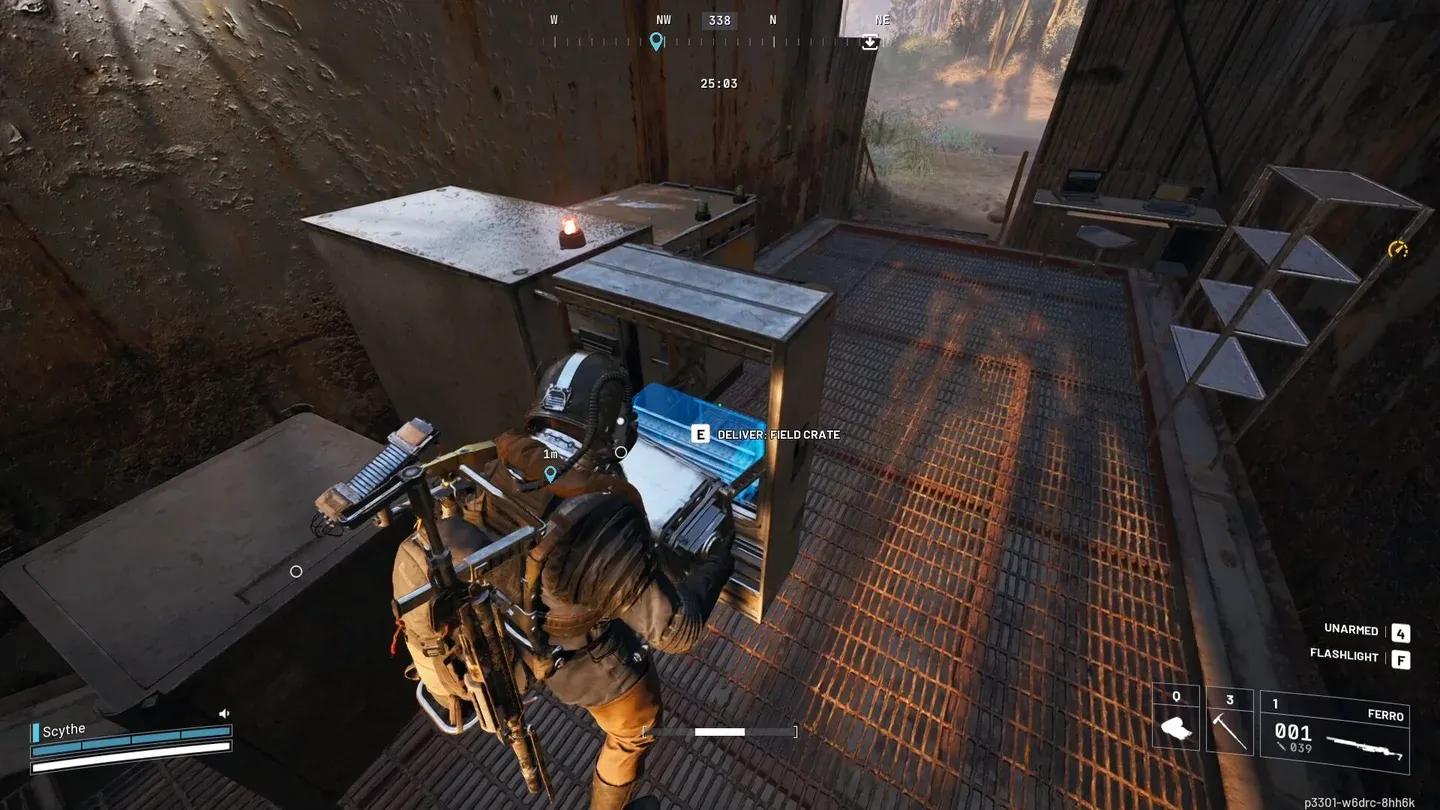Viewport: 1440px width, 810px height.
Task: Click the Scythe player name label
Action: pos(63,728)
